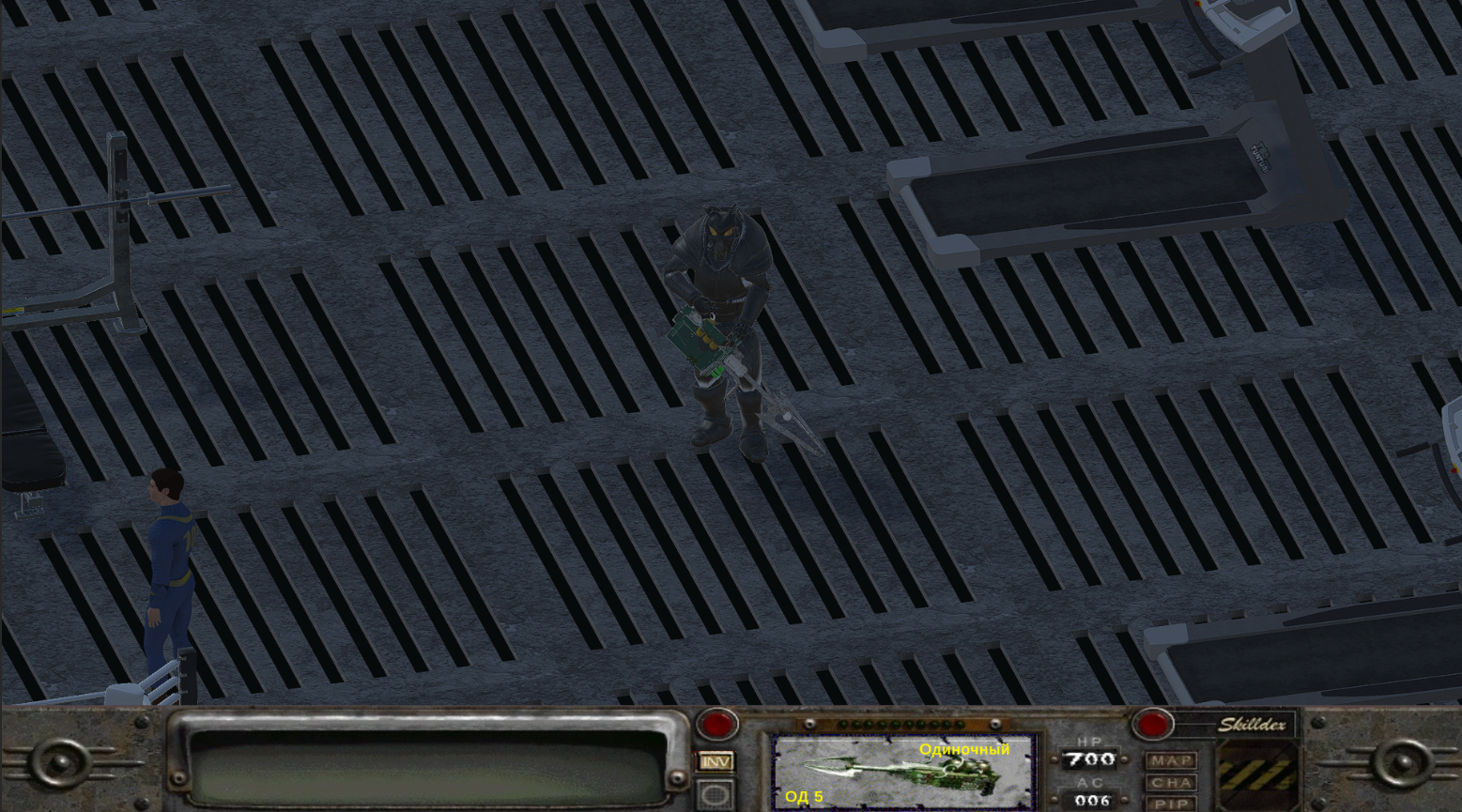Toggle fire mode labeled Одиночный
This screenshot has height=812, width=1462.
click(x=964, y=750)
